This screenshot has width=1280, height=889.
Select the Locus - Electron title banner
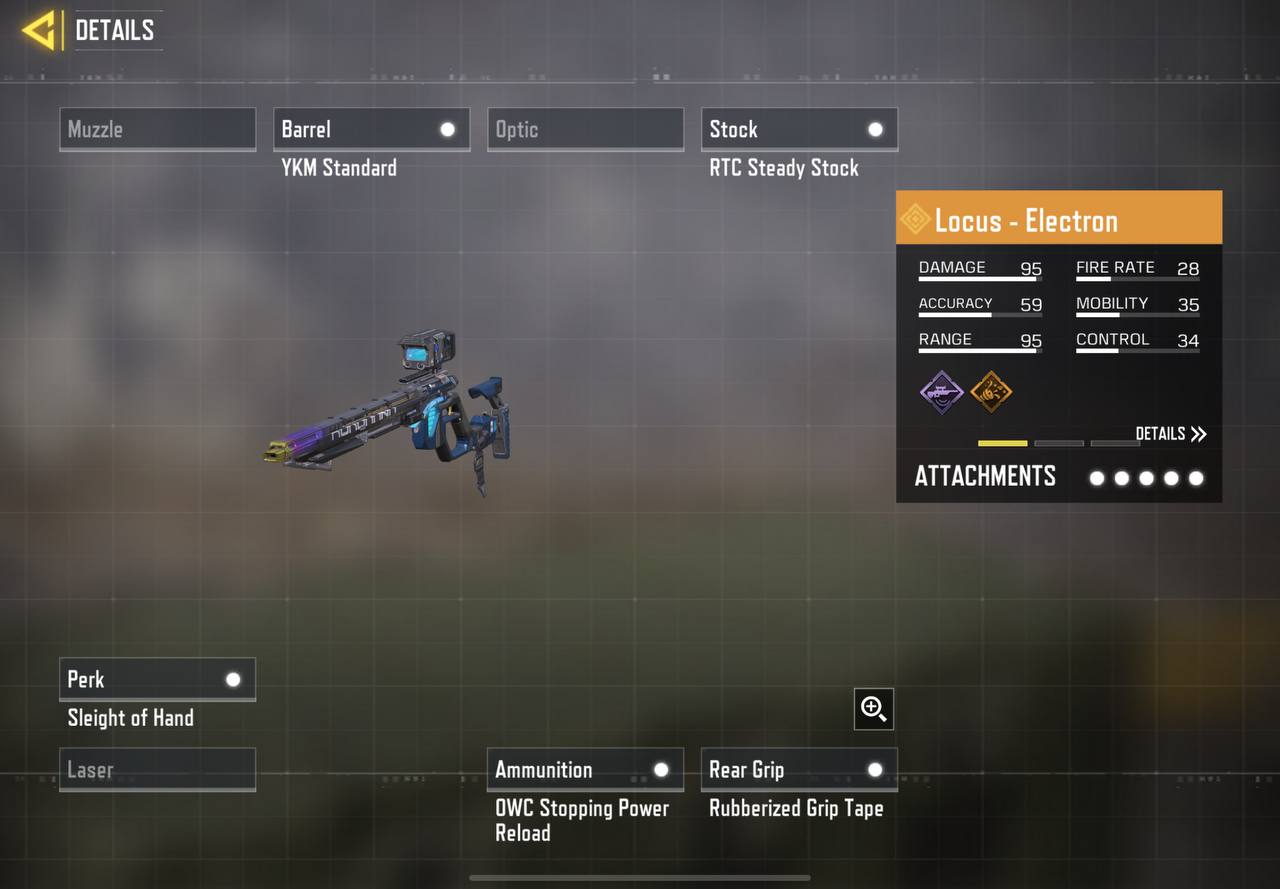[1058, 219]
